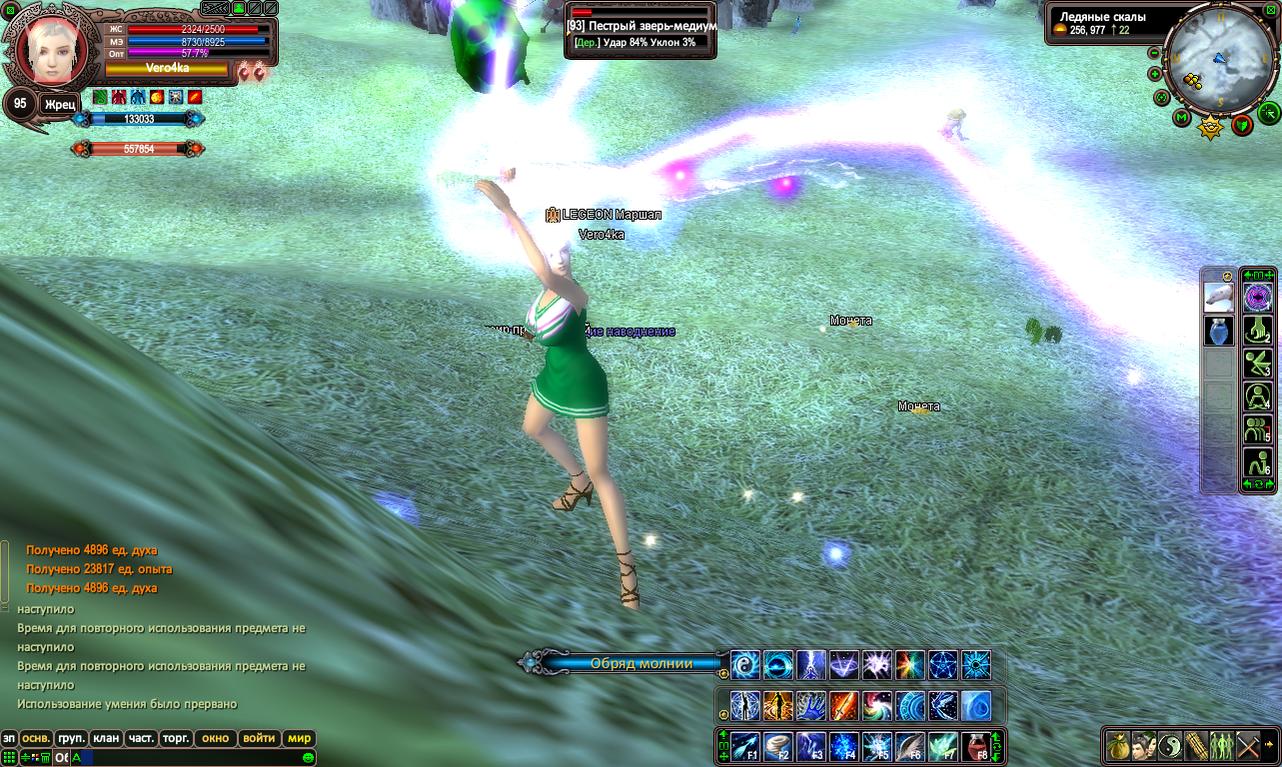Open the yin-yang skills menu icon
1282x767 pixels.
click(x=1170, y=746)
